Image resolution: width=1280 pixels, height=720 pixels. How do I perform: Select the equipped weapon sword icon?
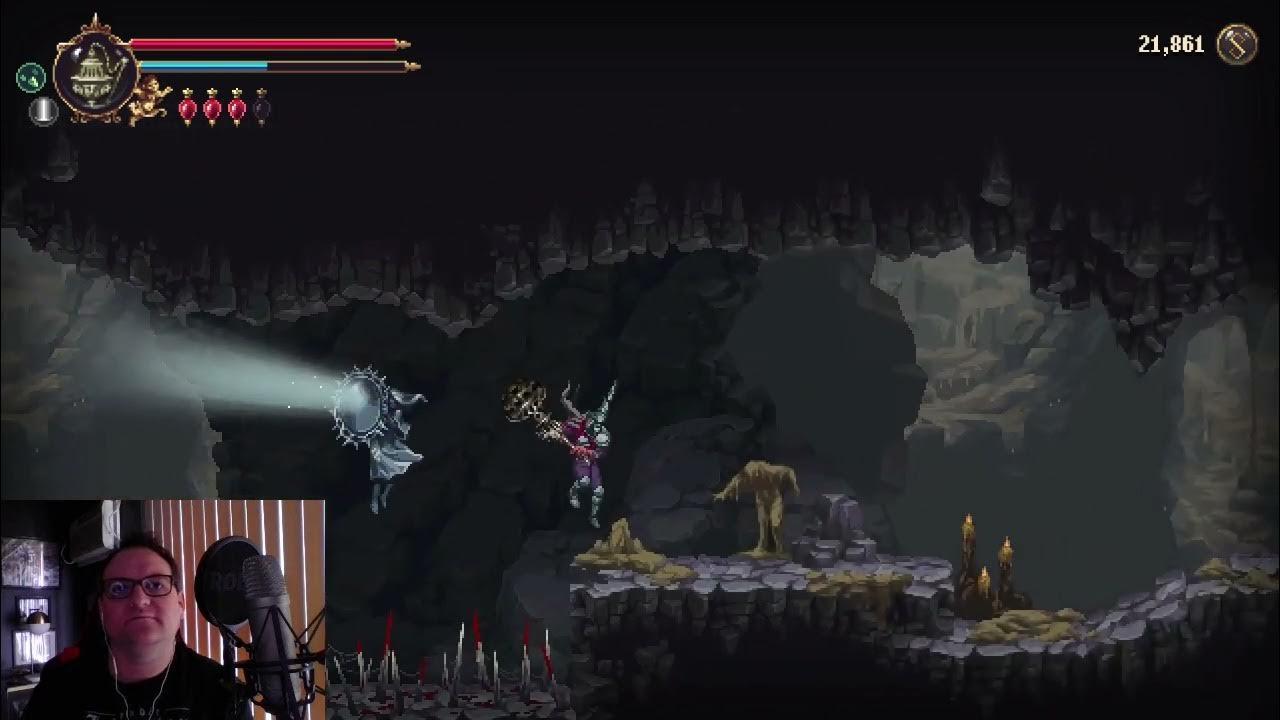pyautogui.click(x=42, y=114)
